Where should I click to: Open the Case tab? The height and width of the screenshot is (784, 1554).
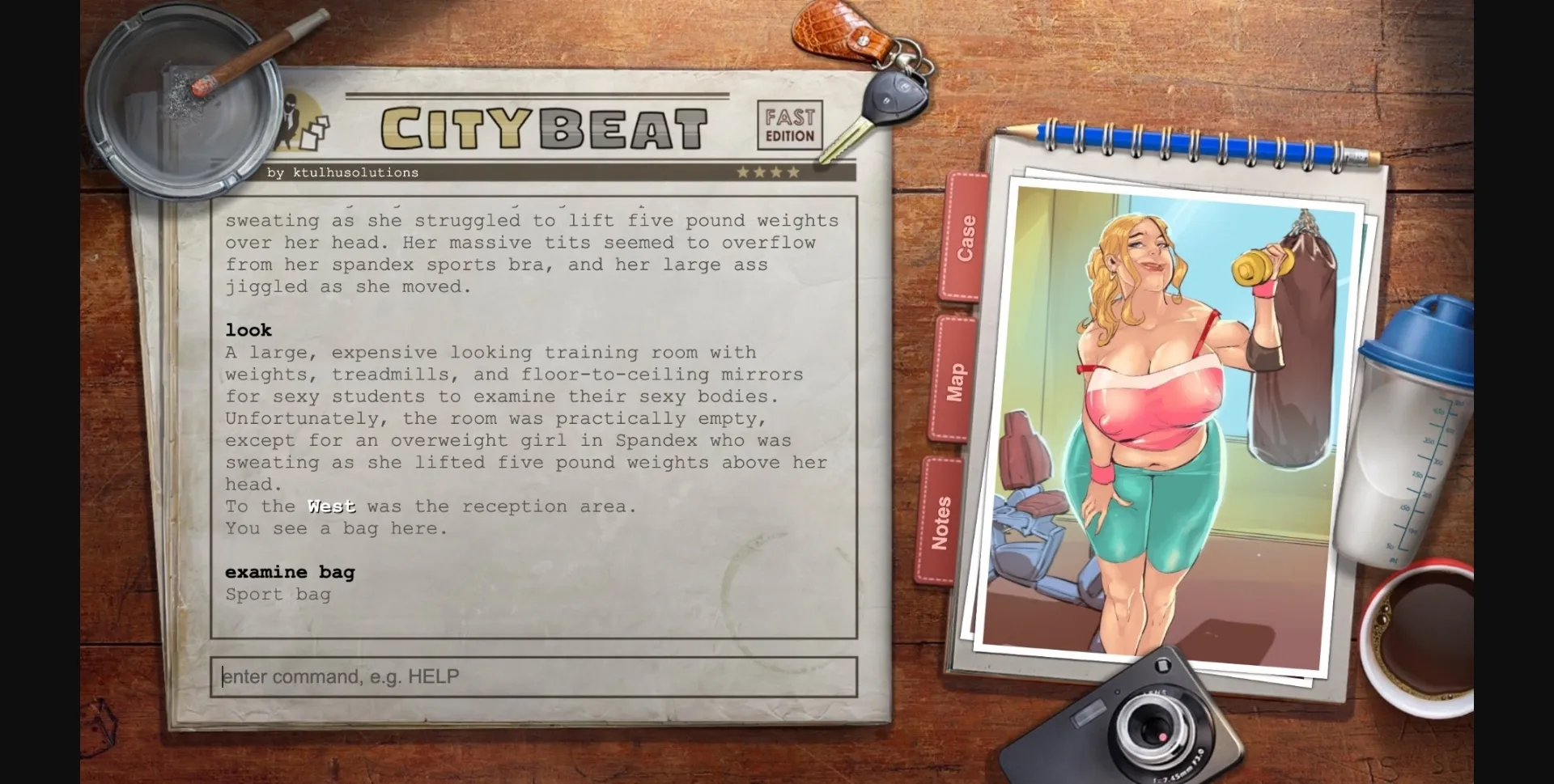(x=966, y=235)
